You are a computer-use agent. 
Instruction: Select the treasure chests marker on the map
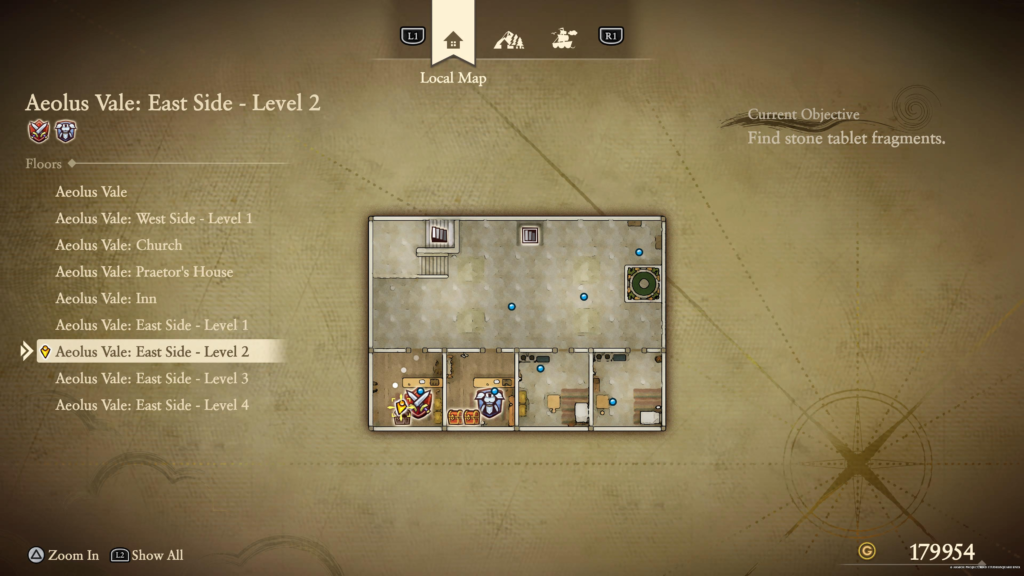463,416
